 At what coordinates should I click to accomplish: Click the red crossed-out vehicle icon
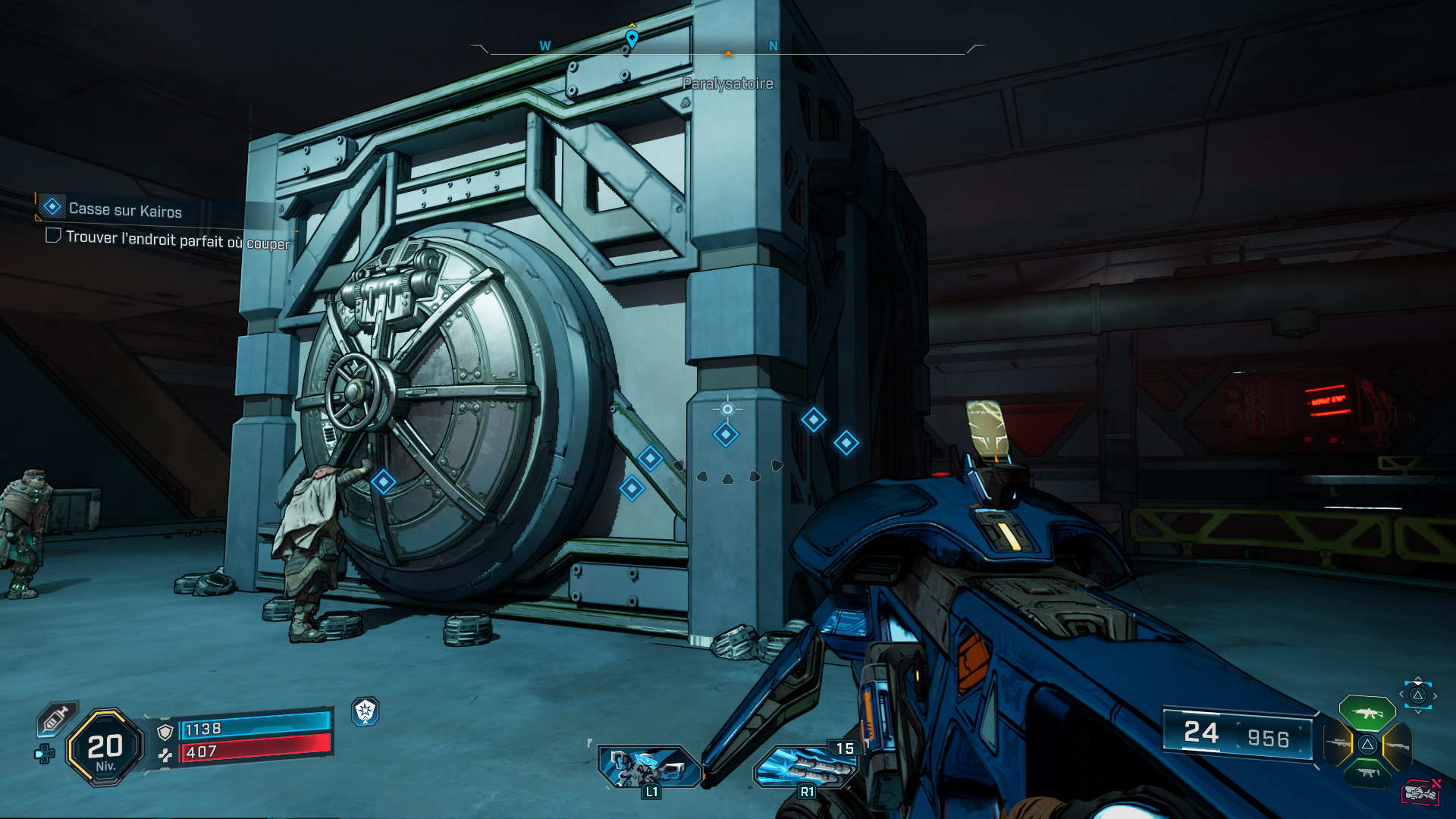point(1420,792)
